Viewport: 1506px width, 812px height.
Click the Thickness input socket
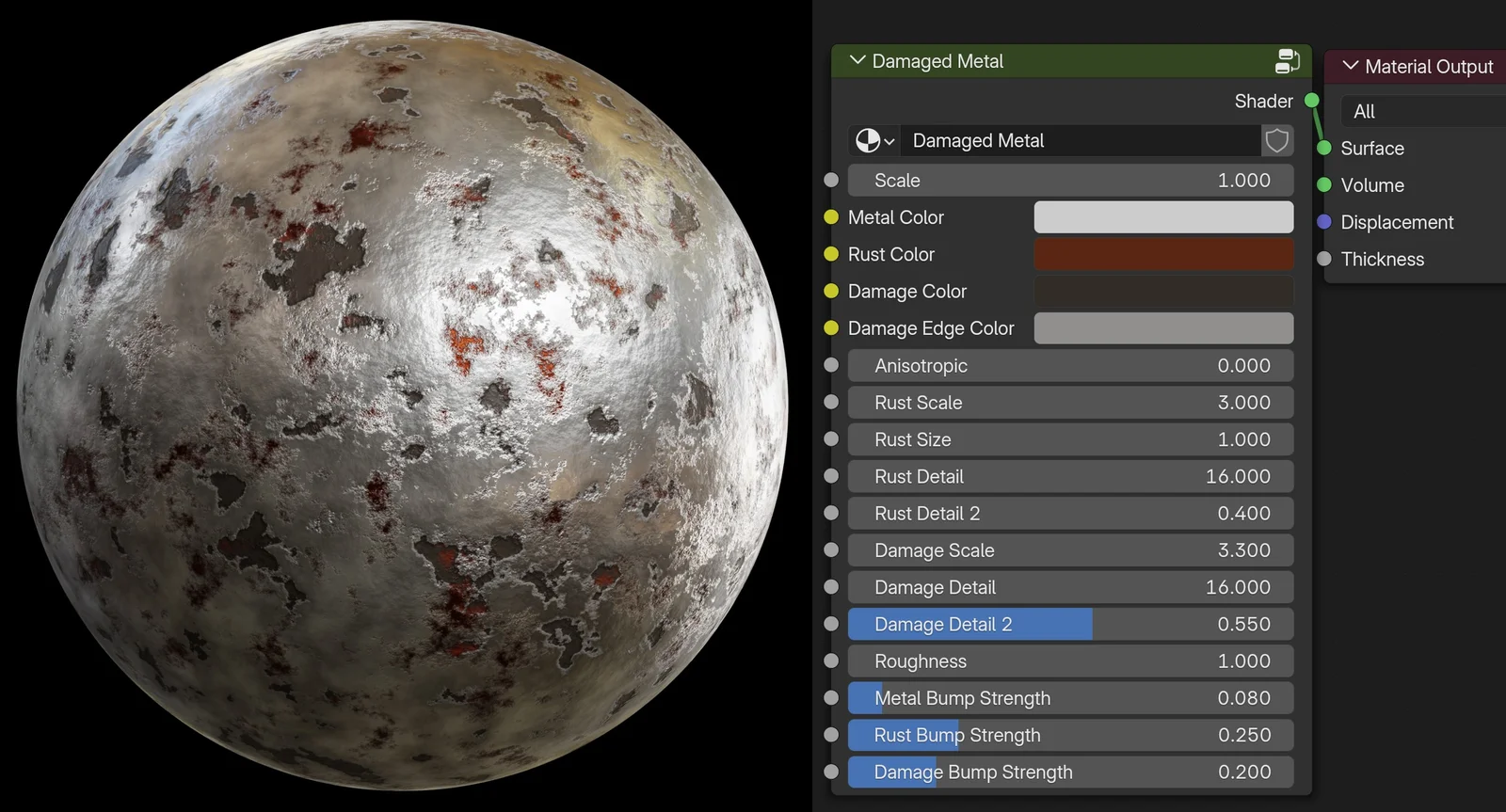[1326, 259]
